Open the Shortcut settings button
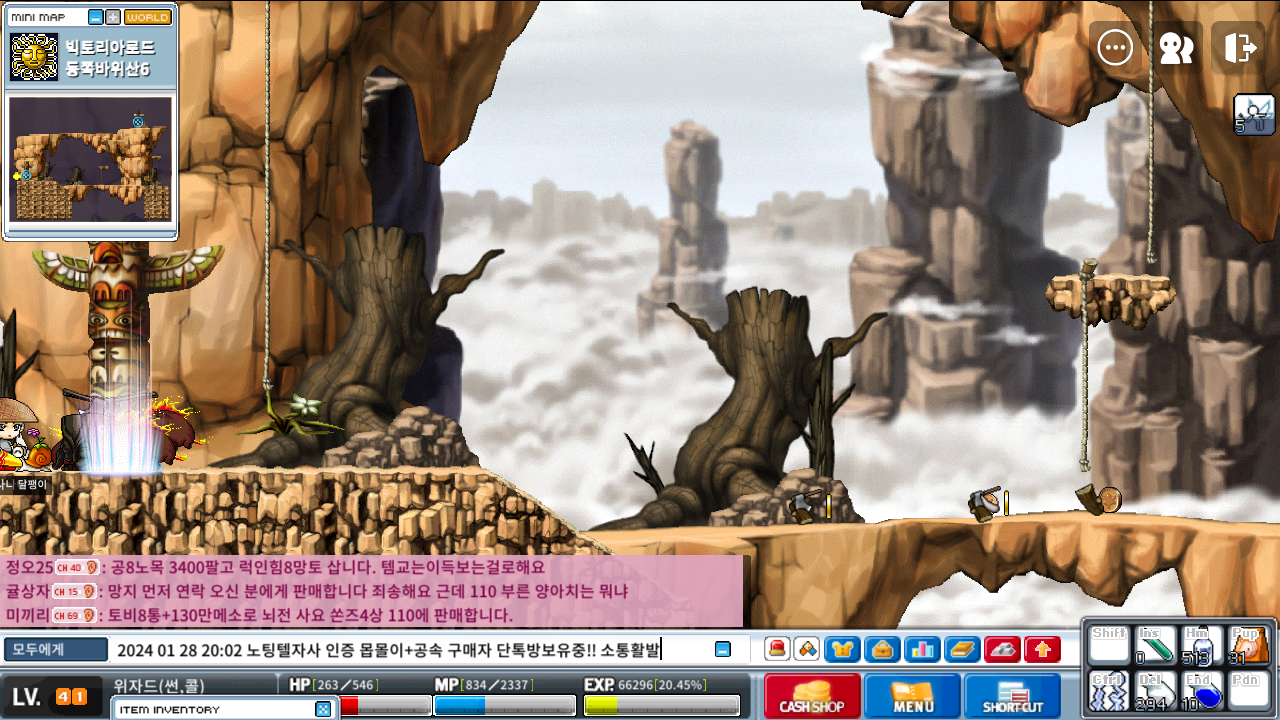 point(1012,696)
